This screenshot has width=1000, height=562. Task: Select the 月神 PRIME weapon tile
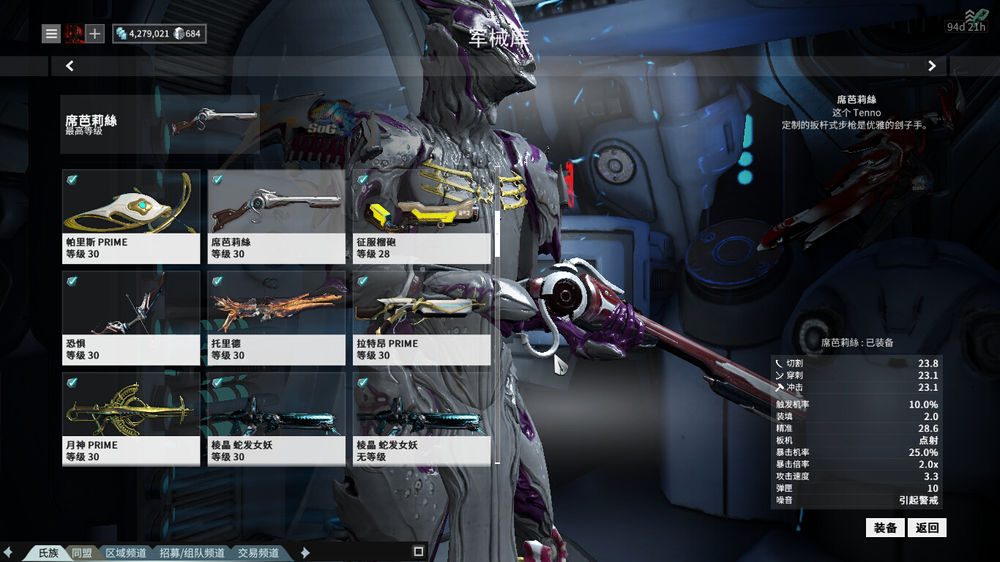click(x=131, y=419)
